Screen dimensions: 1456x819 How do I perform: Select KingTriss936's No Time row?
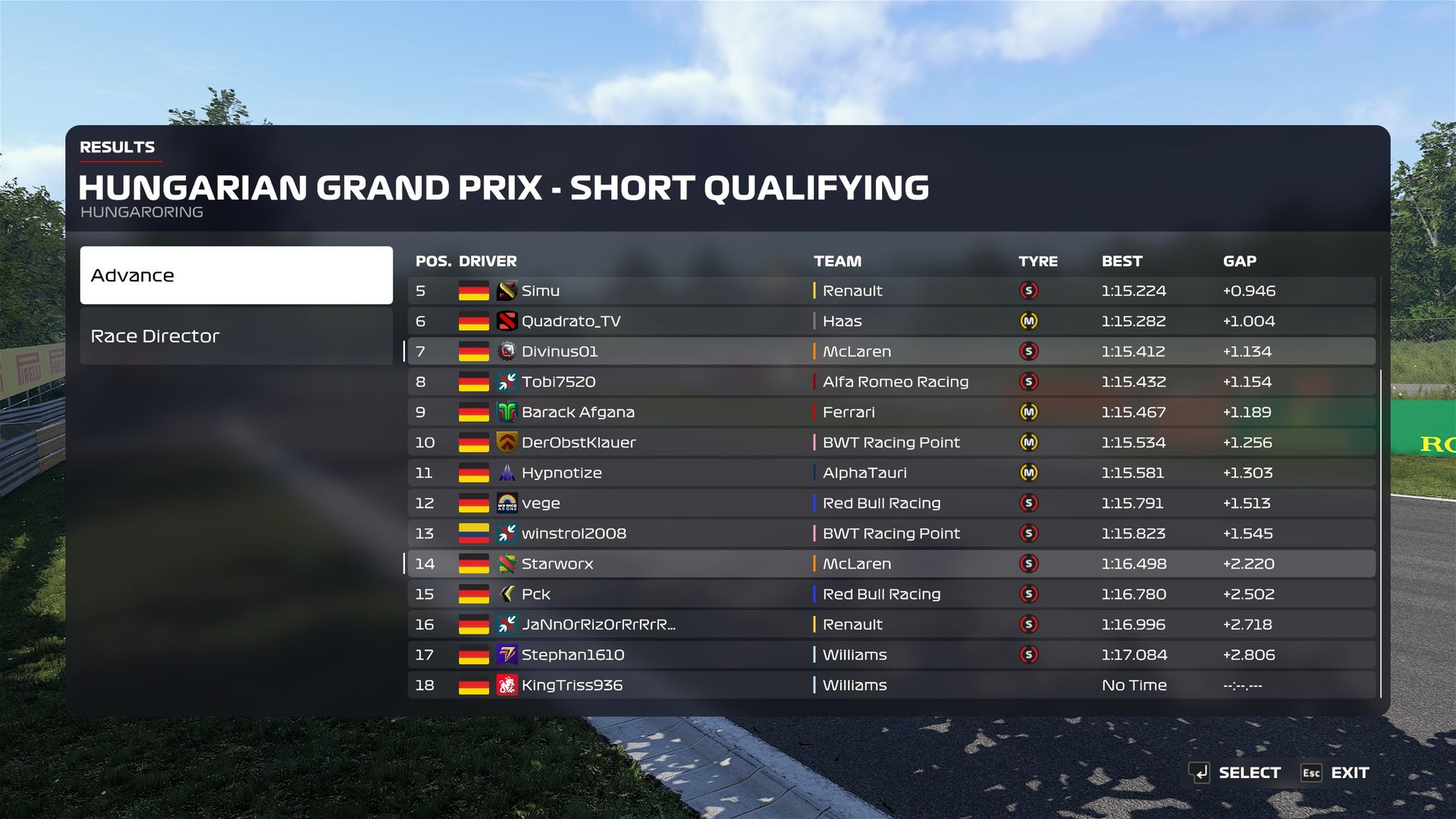[891, 685]
